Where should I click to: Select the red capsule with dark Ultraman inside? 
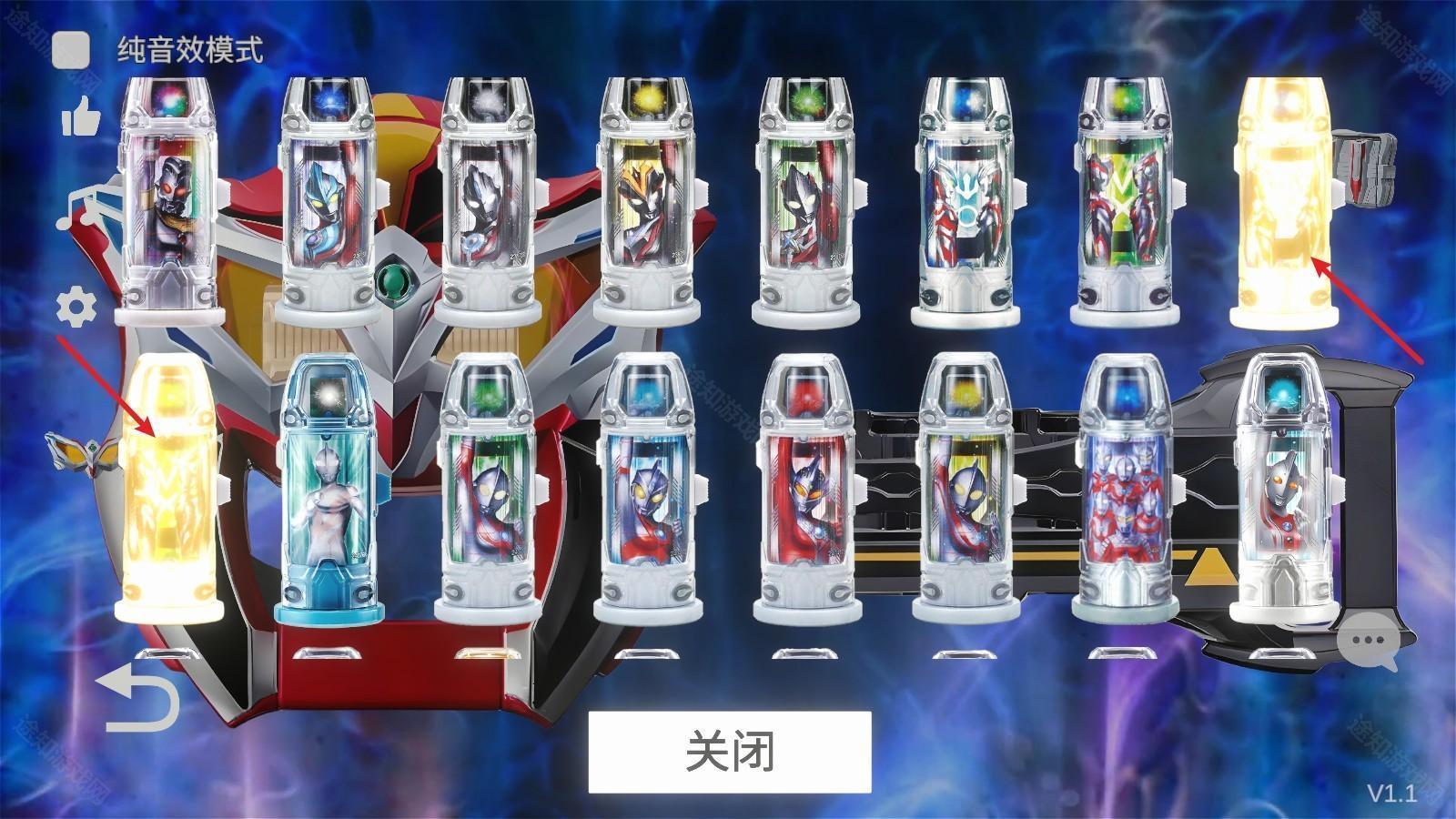point(810,491)
